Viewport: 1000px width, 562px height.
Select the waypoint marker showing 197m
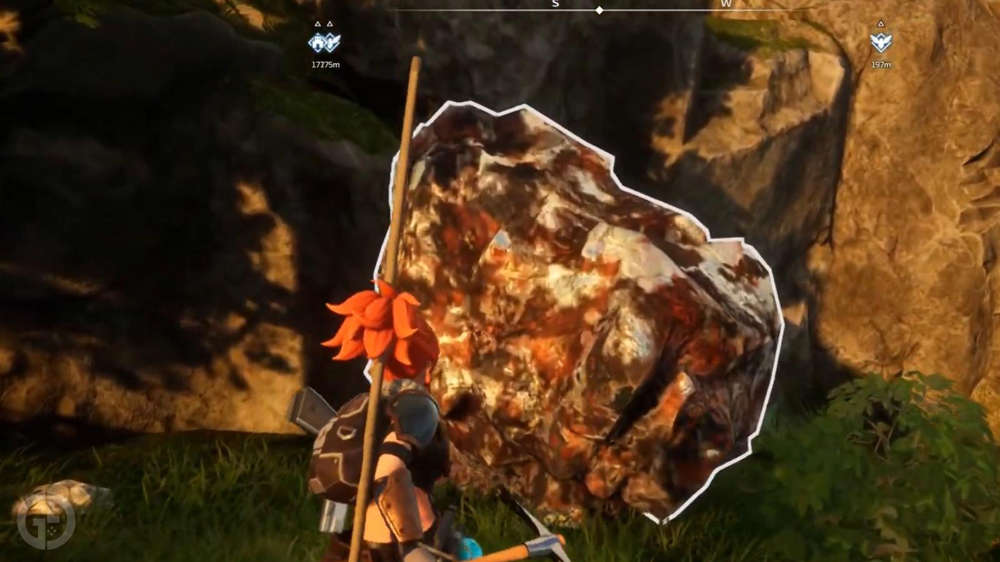[880, 42]
